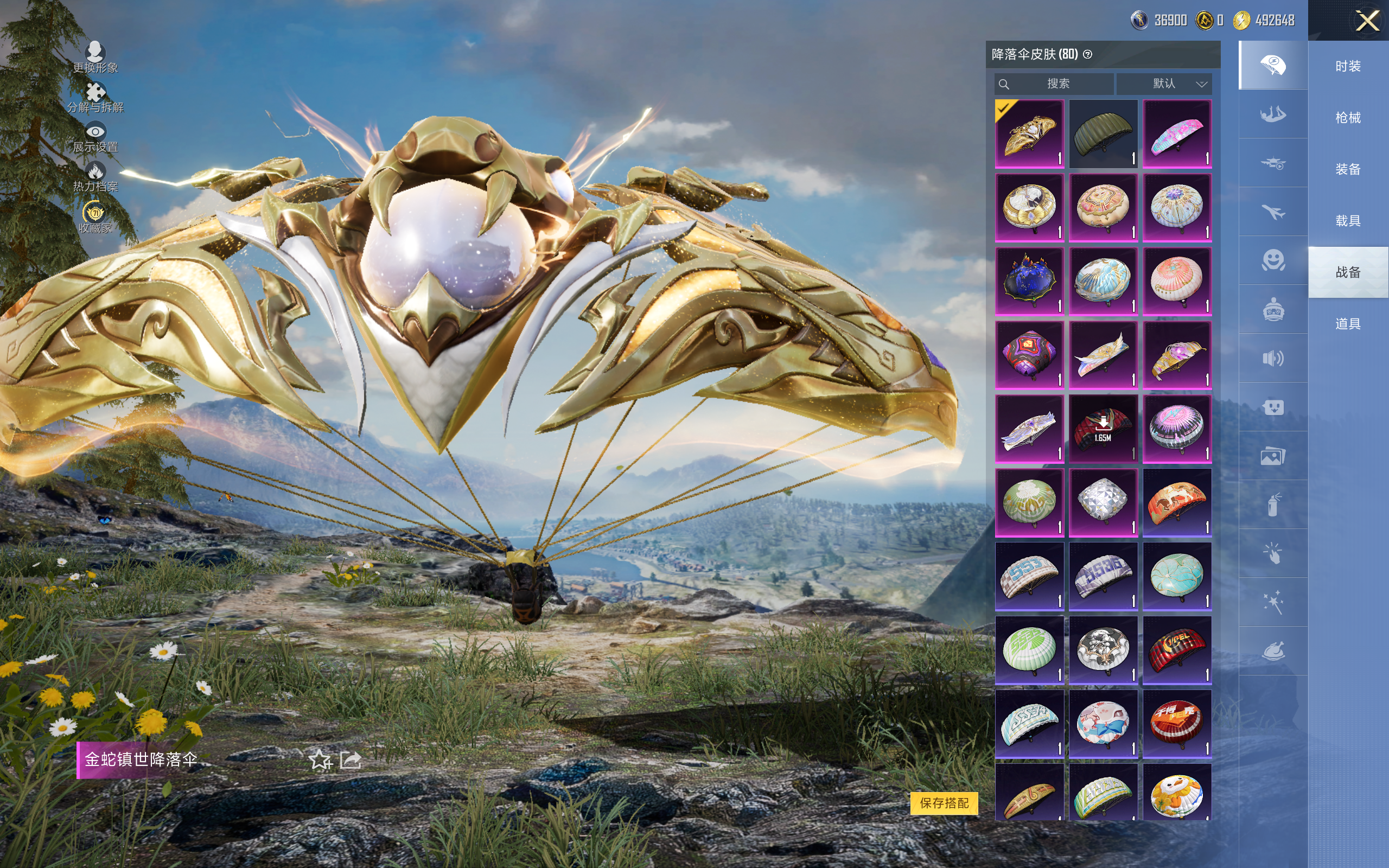The width and height of the screenshot is (1389, 868).
Task: Open the 收藏家 collector page
Action: coord(95,218)
